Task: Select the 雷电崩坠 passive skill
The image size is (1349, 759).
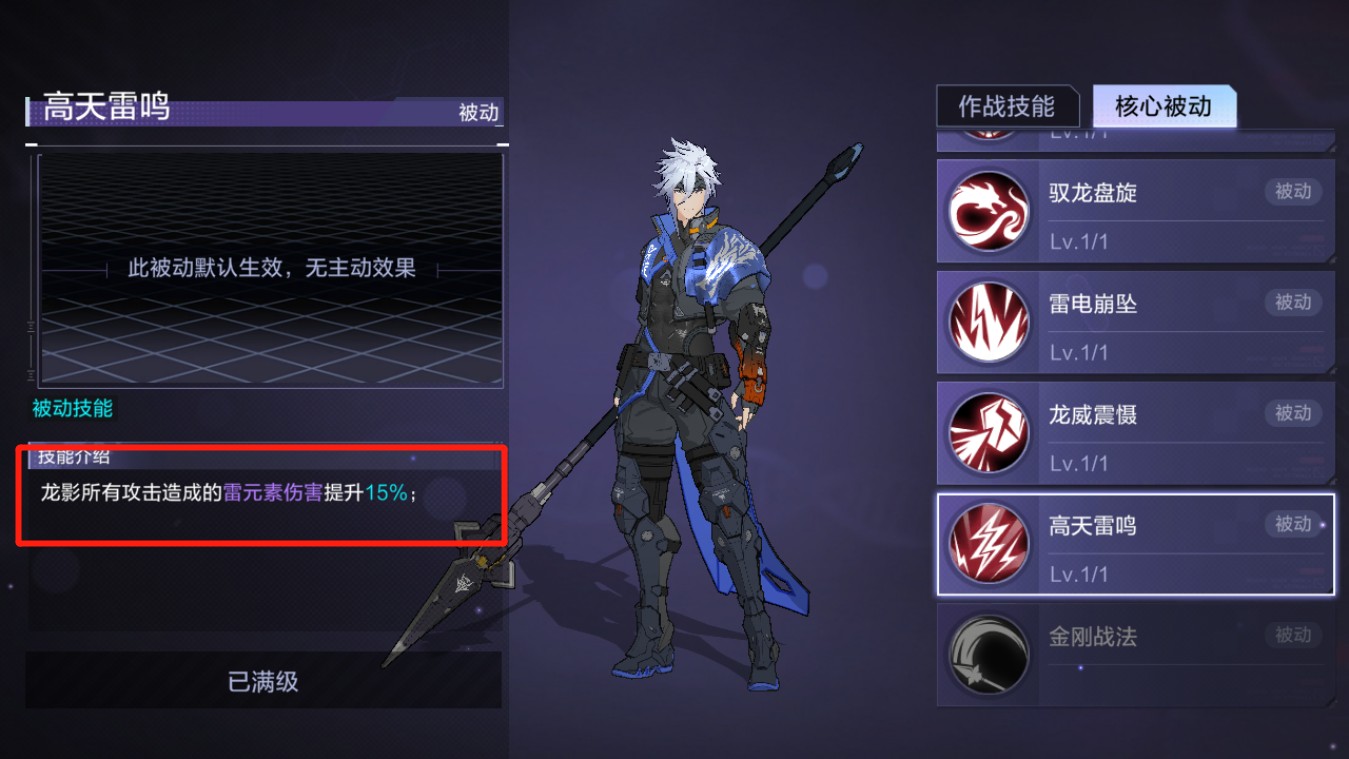Action: coord(1135,322)
